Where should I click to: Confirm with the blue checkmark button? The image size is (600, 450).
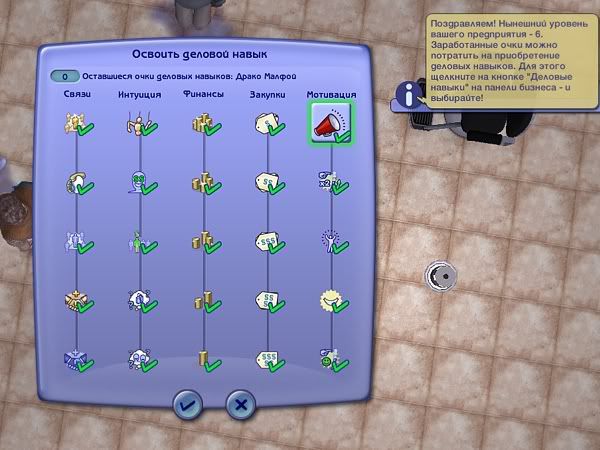188,404
